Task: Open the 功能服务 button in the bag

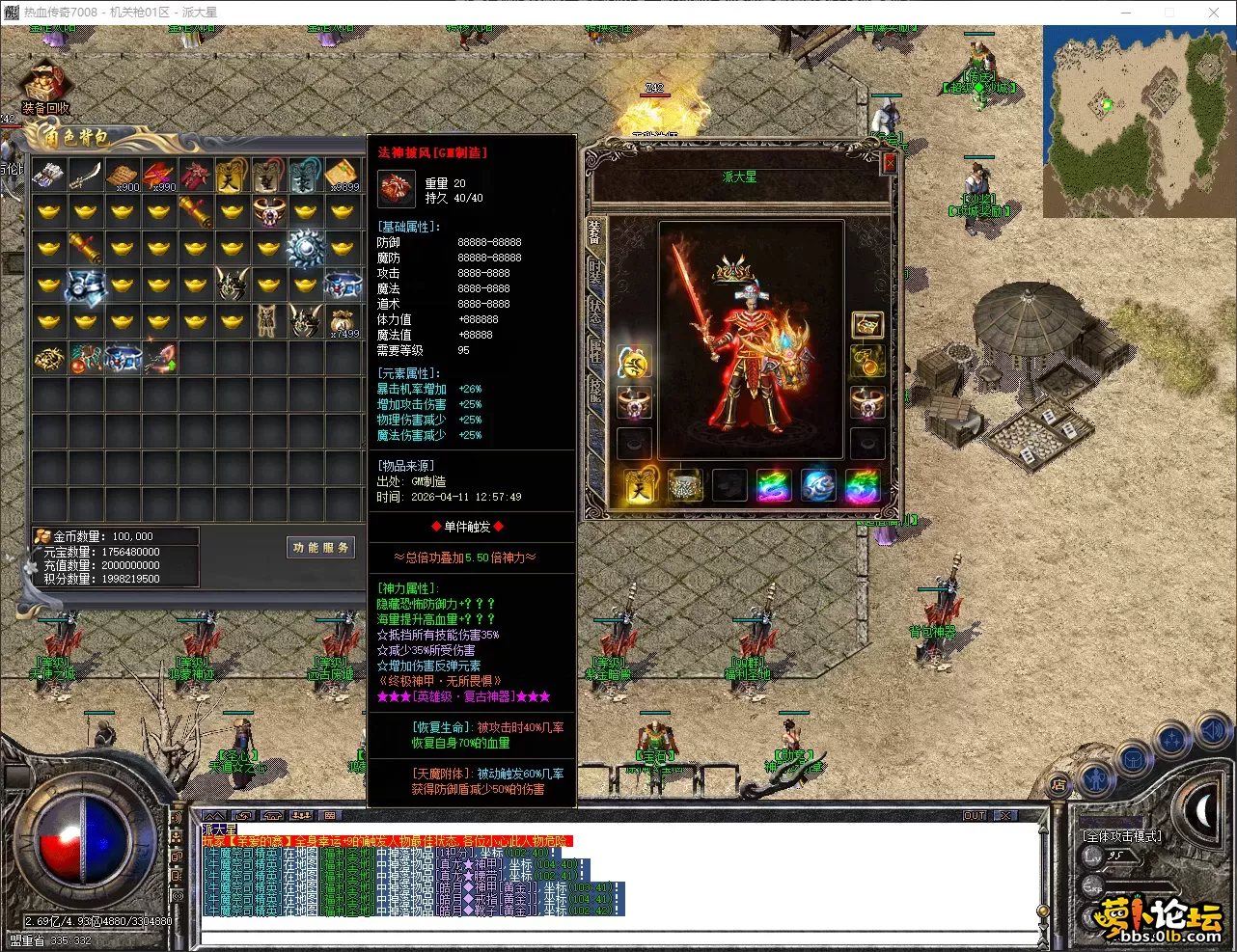Action: 321,548
